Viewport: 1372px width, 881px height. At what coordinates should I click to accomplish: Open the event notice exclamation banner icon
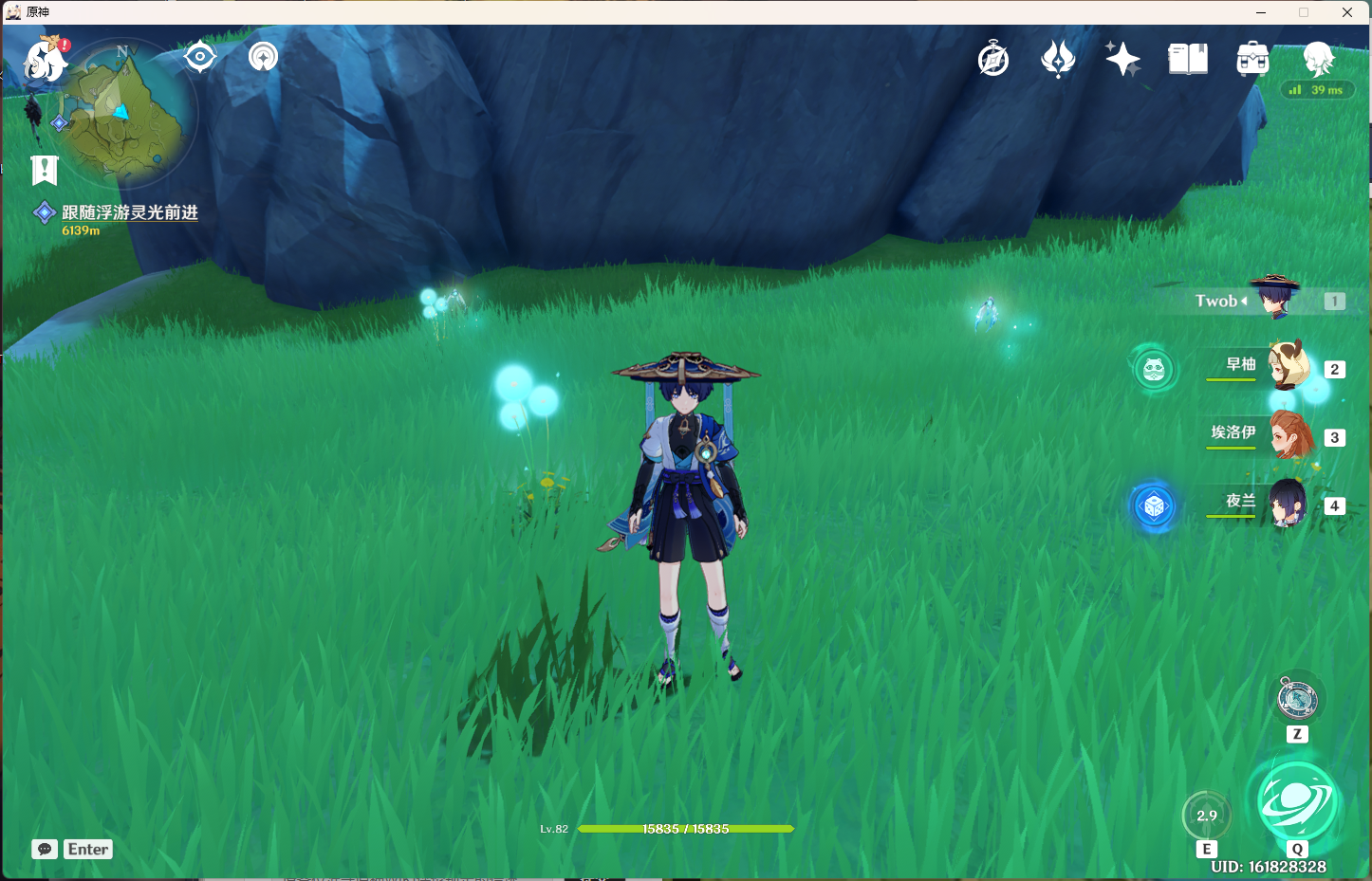[44, 170]
